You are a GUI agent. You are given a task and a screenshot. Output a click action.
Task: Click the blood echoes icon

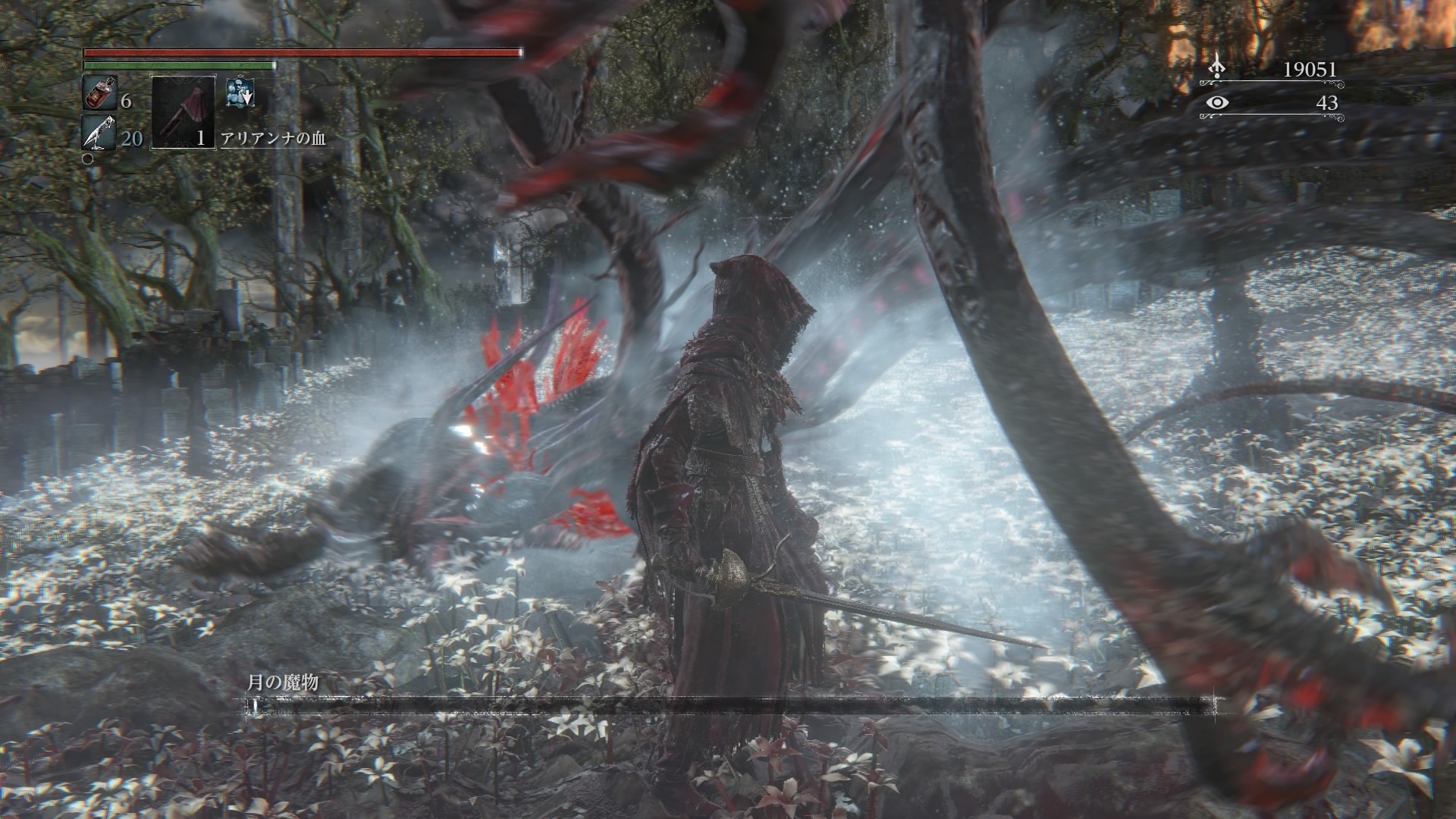1217,67
